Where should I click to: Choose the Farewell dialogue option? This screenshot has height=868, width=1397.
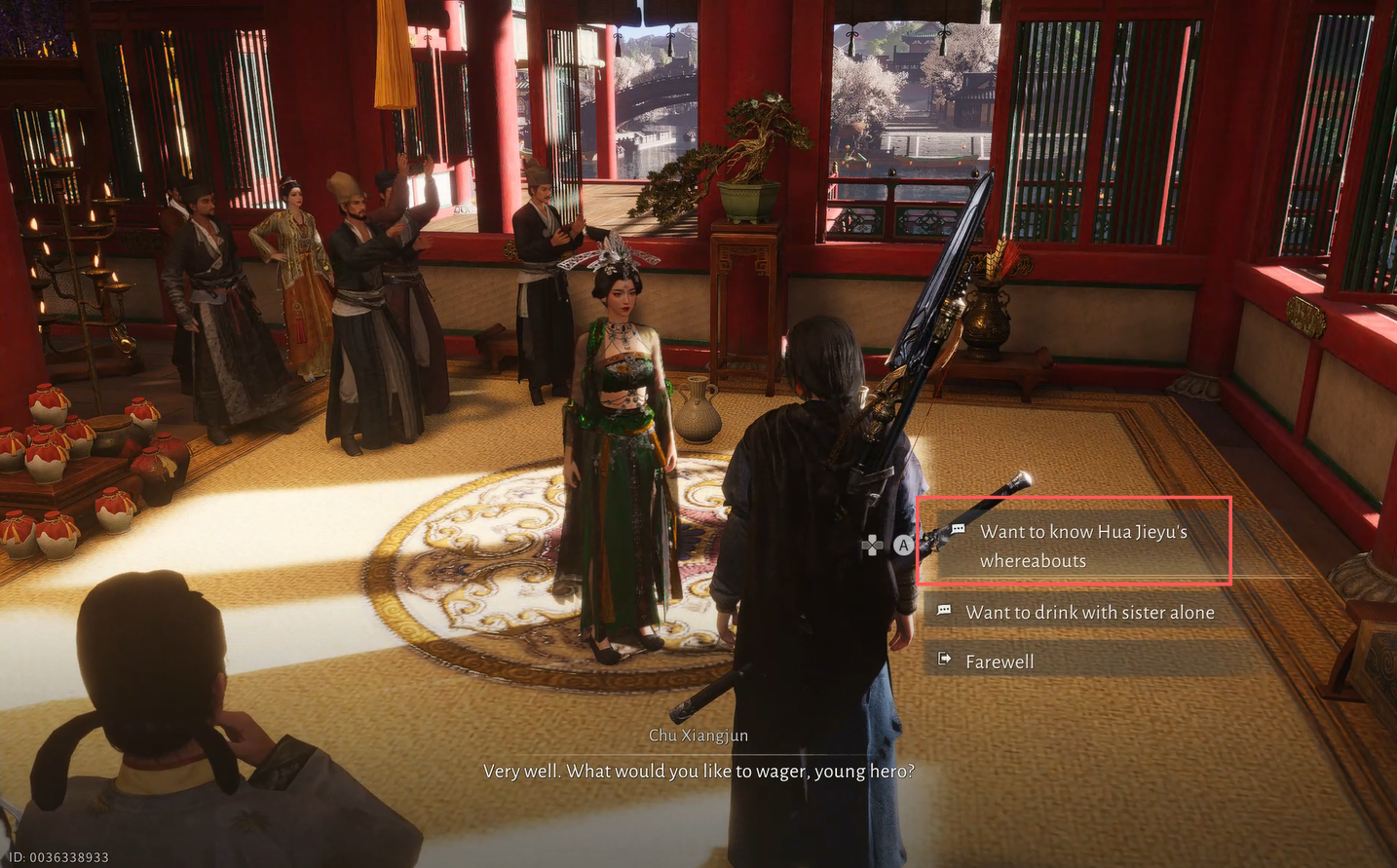click(x=1000, y=661)
